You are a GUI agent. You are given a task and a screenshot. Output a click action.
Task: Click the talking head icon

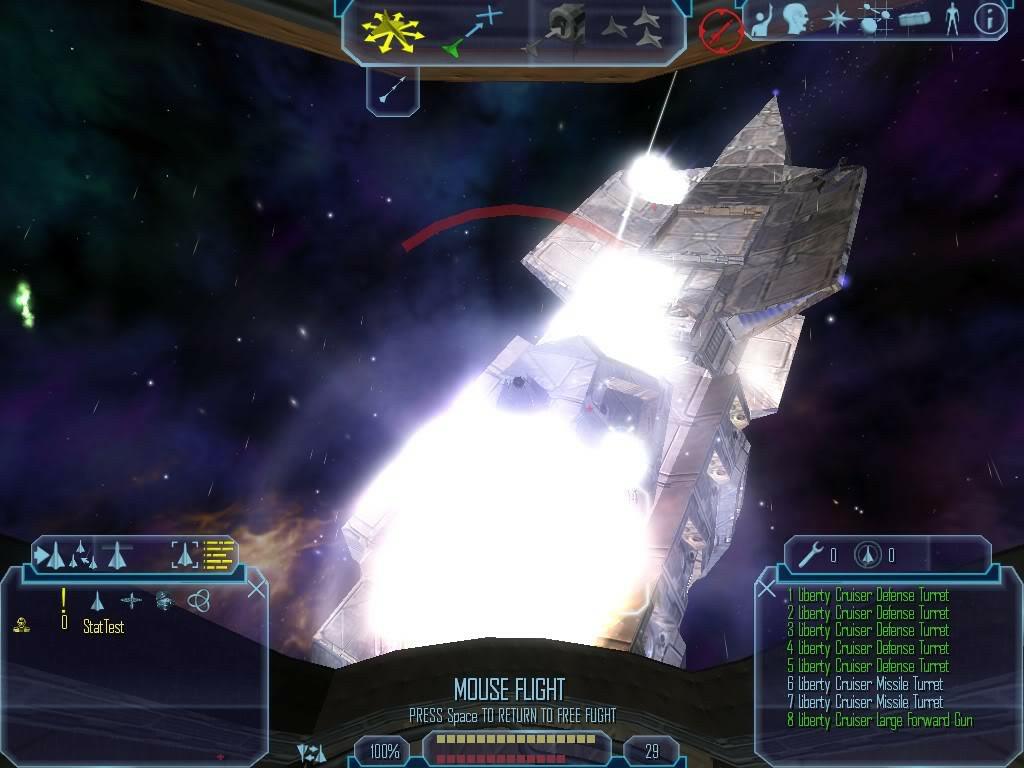[796, 19]
